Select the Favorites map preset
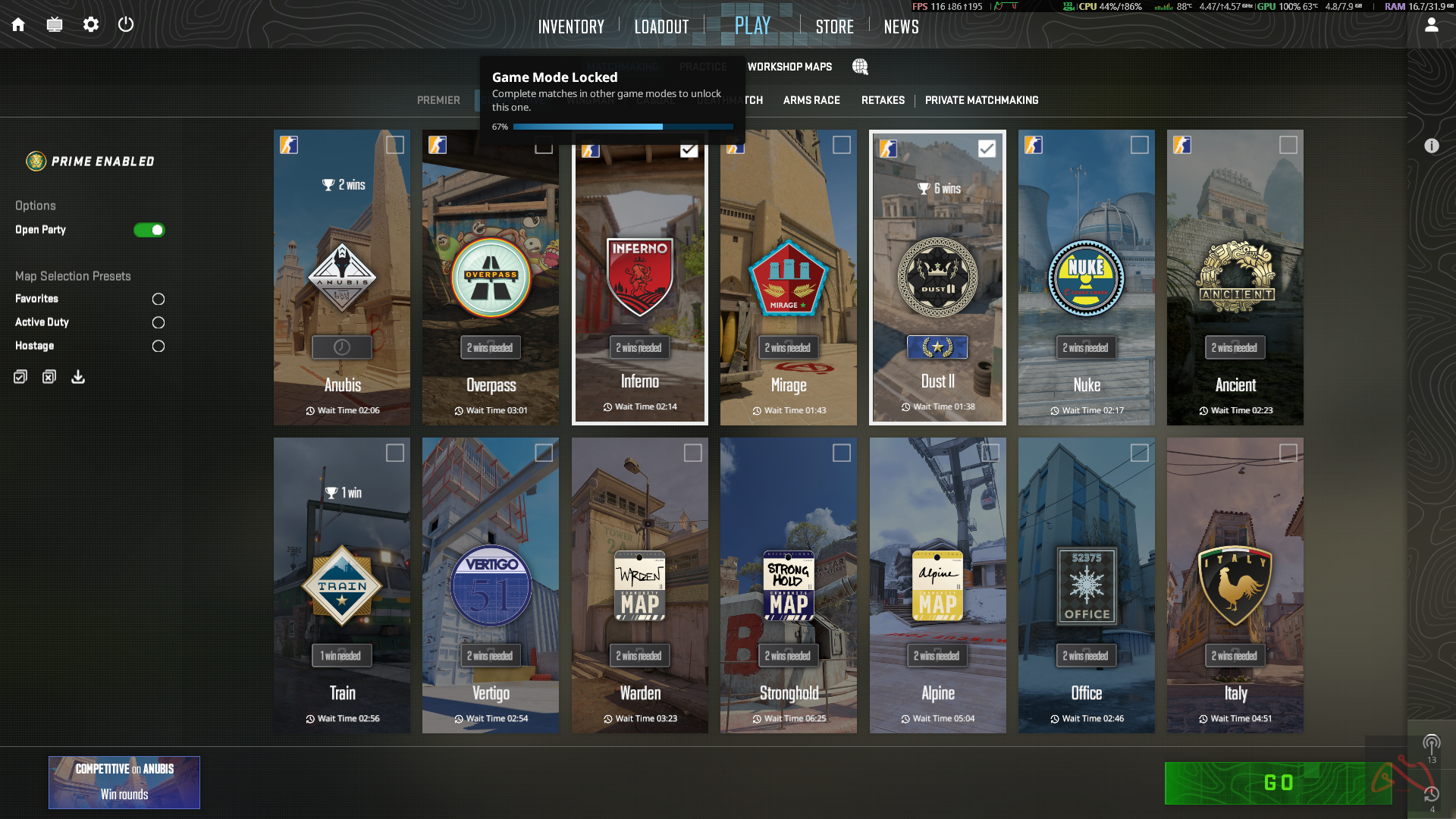 click(158, 299)
